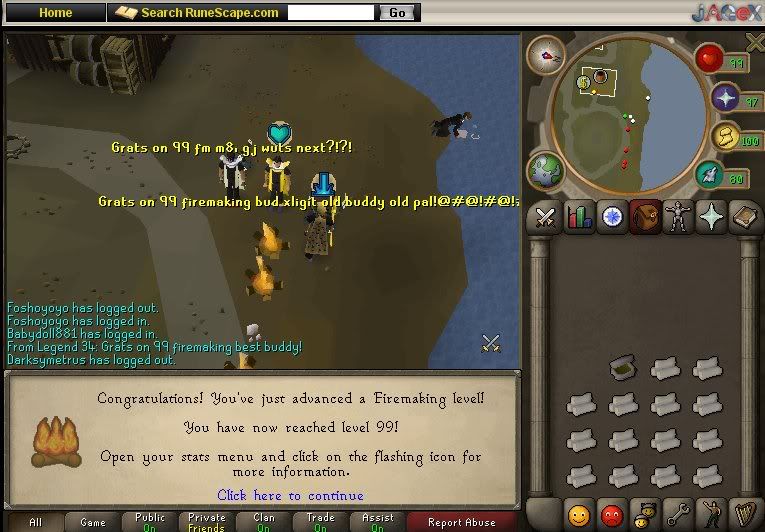765x532 pixels.
Task: Toggle the Clan chat filter
Action: pyautogui.click(x=264, y=522)
